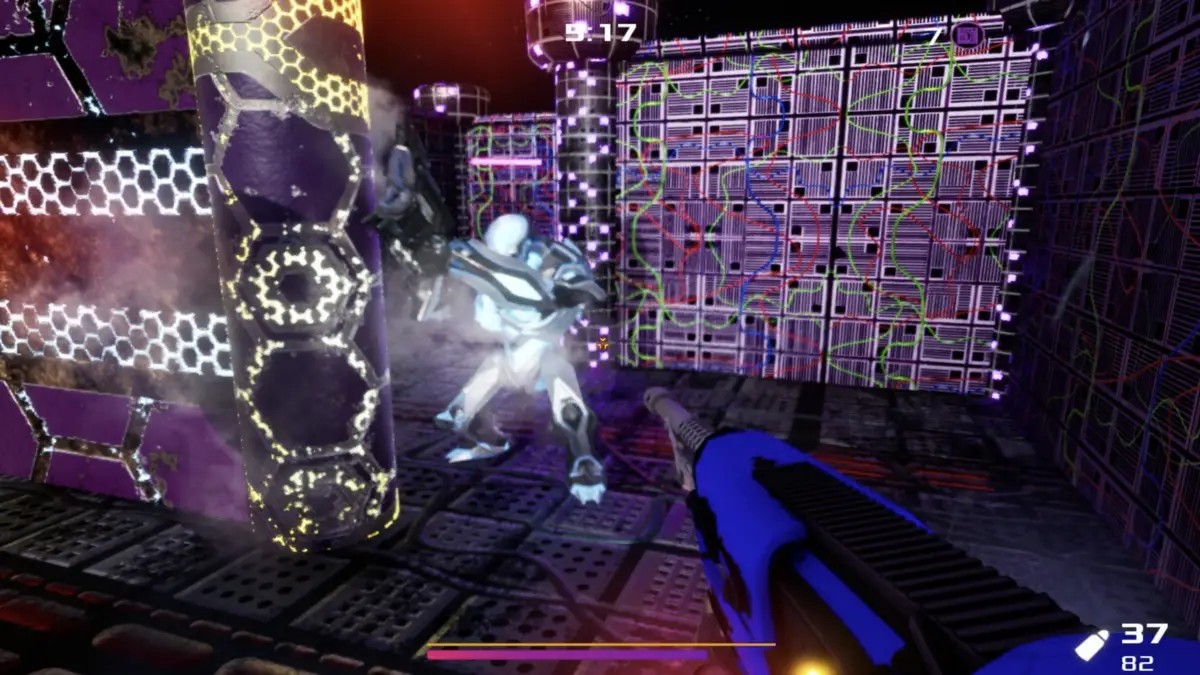Click the purple square icon beside the score
This screenshot has height=675, width=1200.
pyautogui.click(x=966, y=36)
